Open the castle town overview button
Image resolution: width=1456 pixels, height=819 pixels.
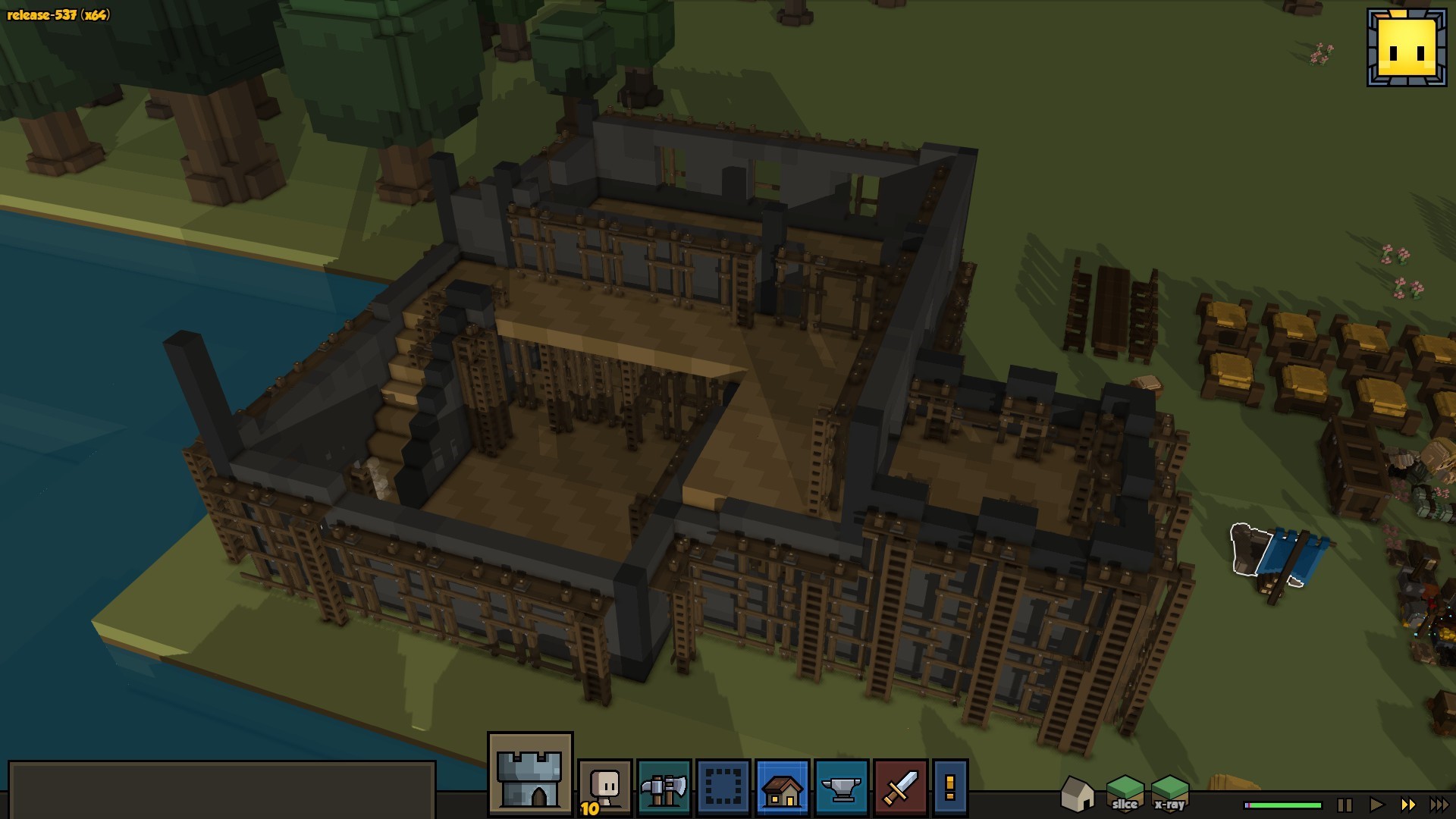click(x=530, y=773)
